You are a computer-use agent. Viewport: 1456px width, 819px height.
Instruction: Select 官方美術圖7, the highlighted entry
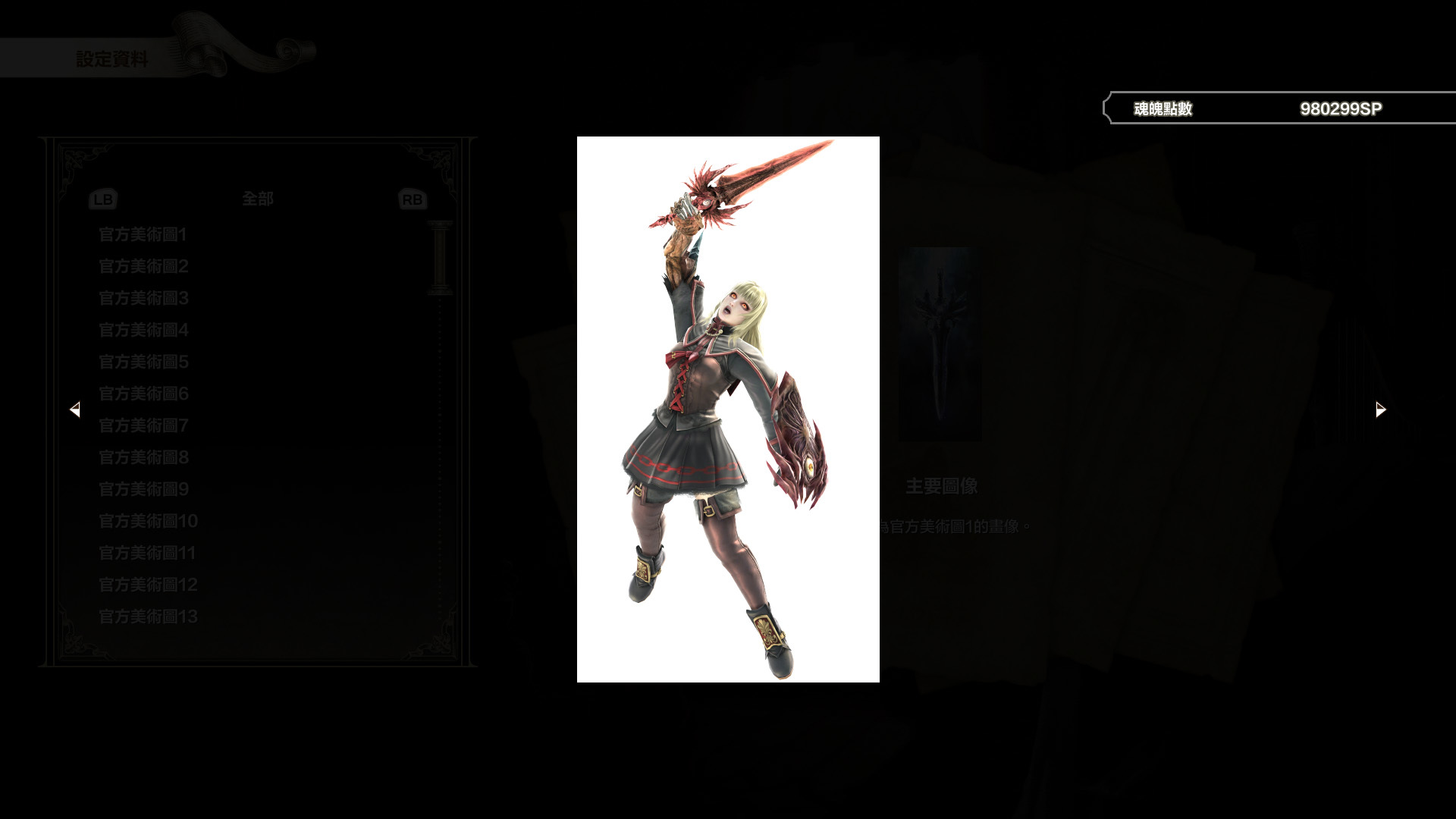pyautogui.click(x=143, y=426)
